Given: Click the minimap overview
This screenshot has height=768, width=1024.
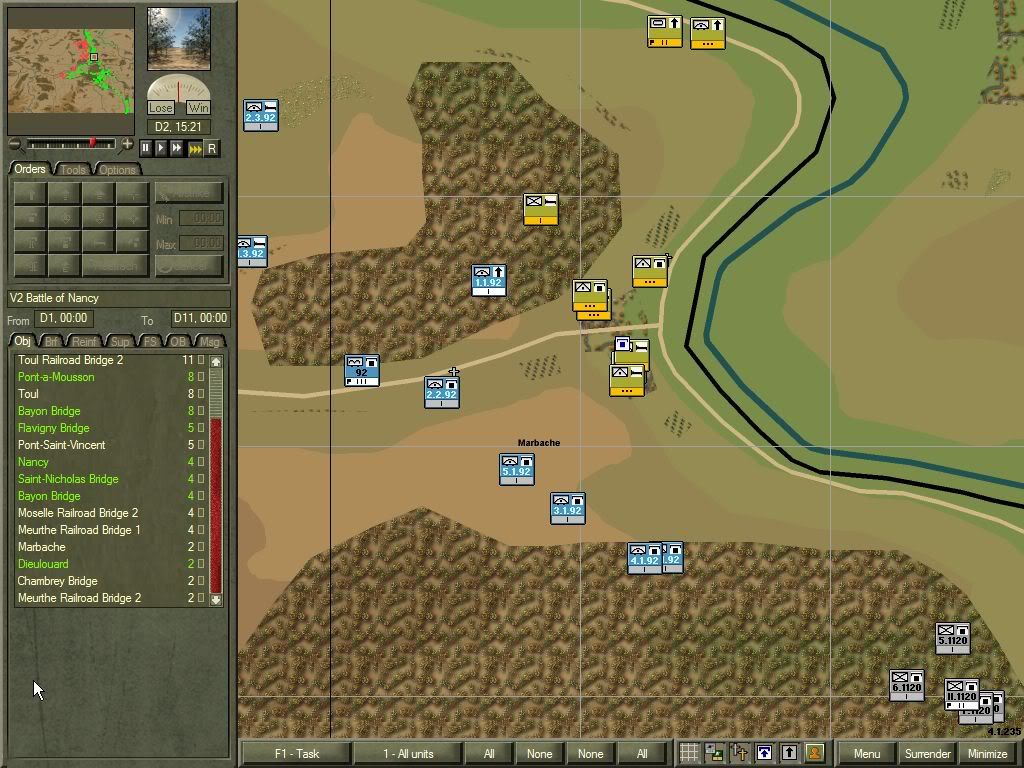Looking at the screenshot, I should tap(71, 70).
